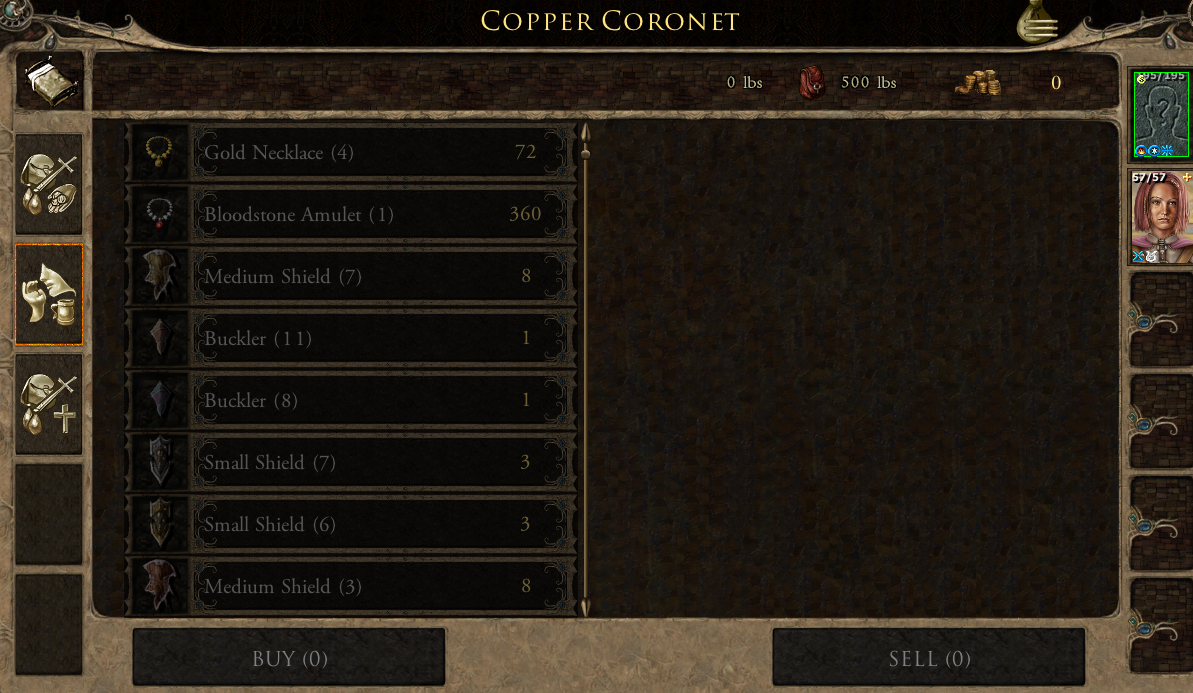Screen dimensions: 1193x693
Task: Open the drinks and rumors mug tab
Action: click(x=49, y=295)
